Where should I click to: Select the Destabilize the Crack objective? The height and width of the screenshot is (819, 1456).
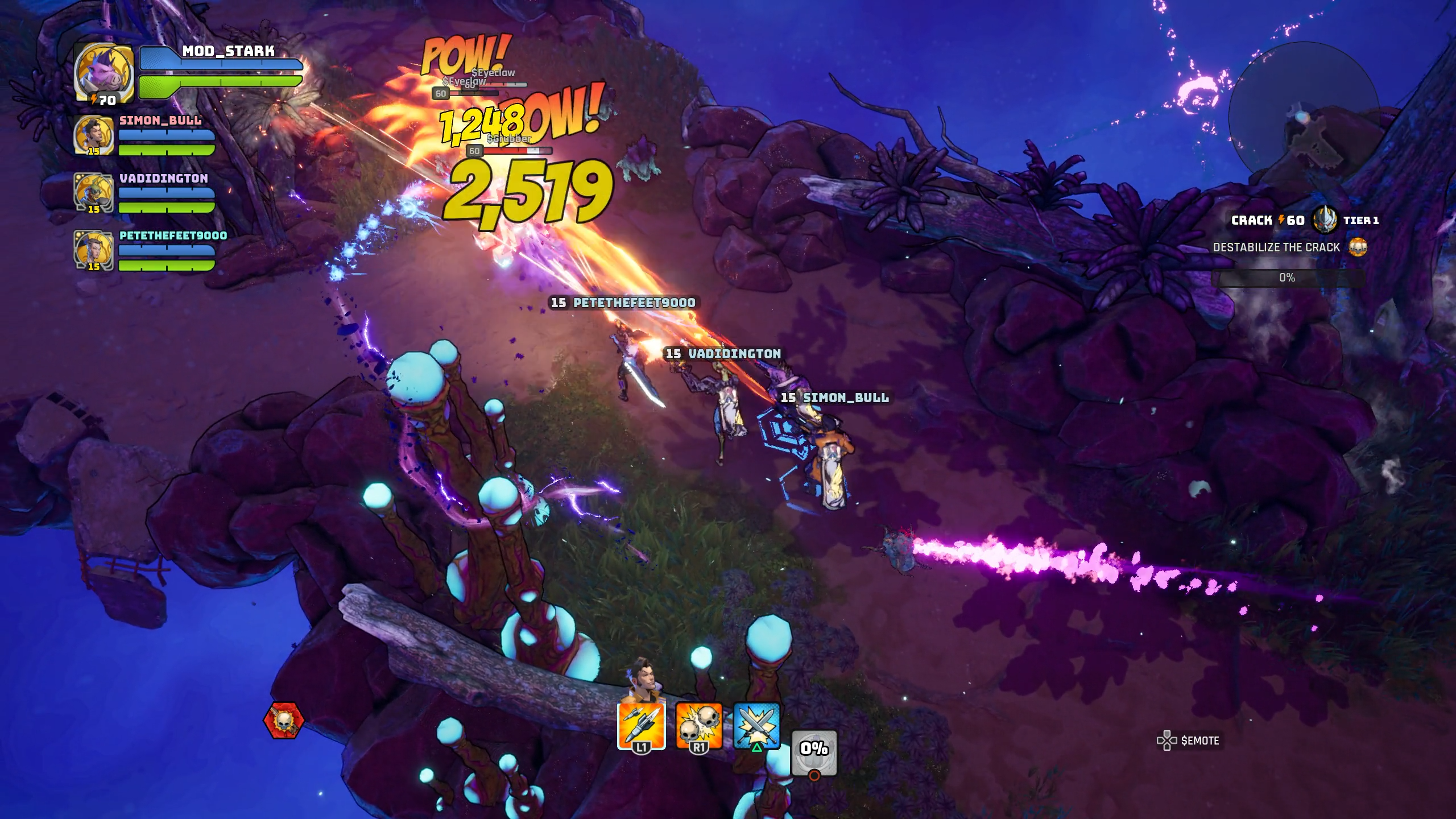[1277, 247]
